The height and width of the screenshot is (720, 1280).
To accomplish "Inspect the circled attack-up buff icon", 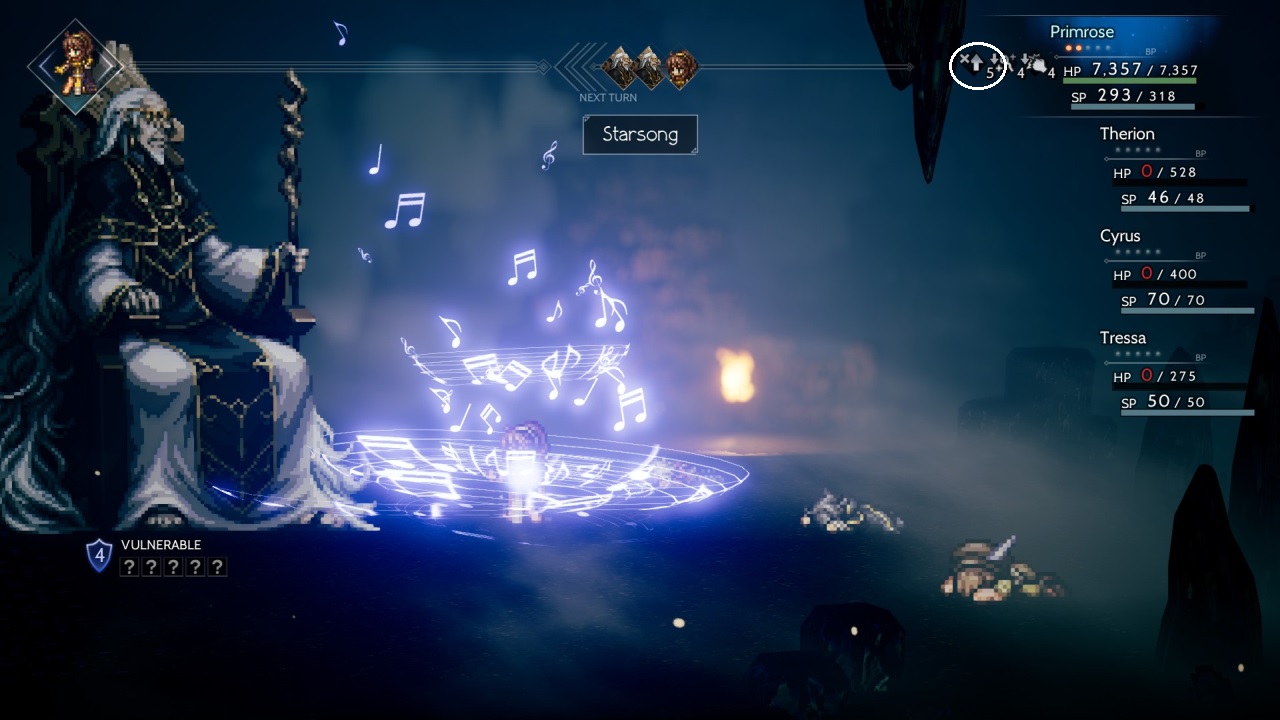I will [x=976, y=65].
